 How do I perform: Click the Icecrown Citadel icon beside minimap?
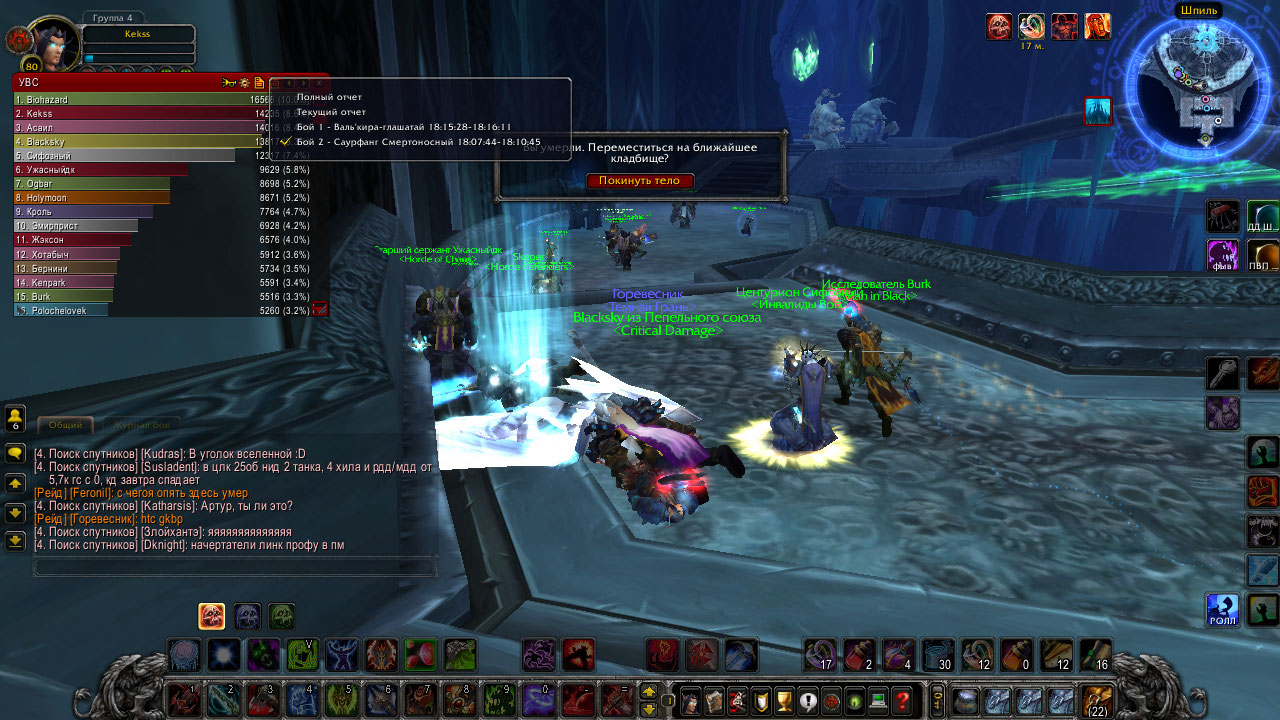tap(1098, 111)
